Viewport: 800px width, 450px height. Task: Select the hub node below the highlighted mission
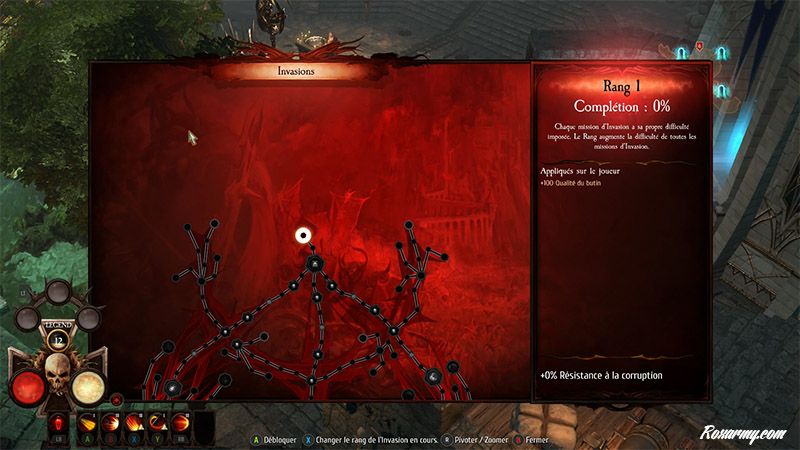[x=314, y=264]
